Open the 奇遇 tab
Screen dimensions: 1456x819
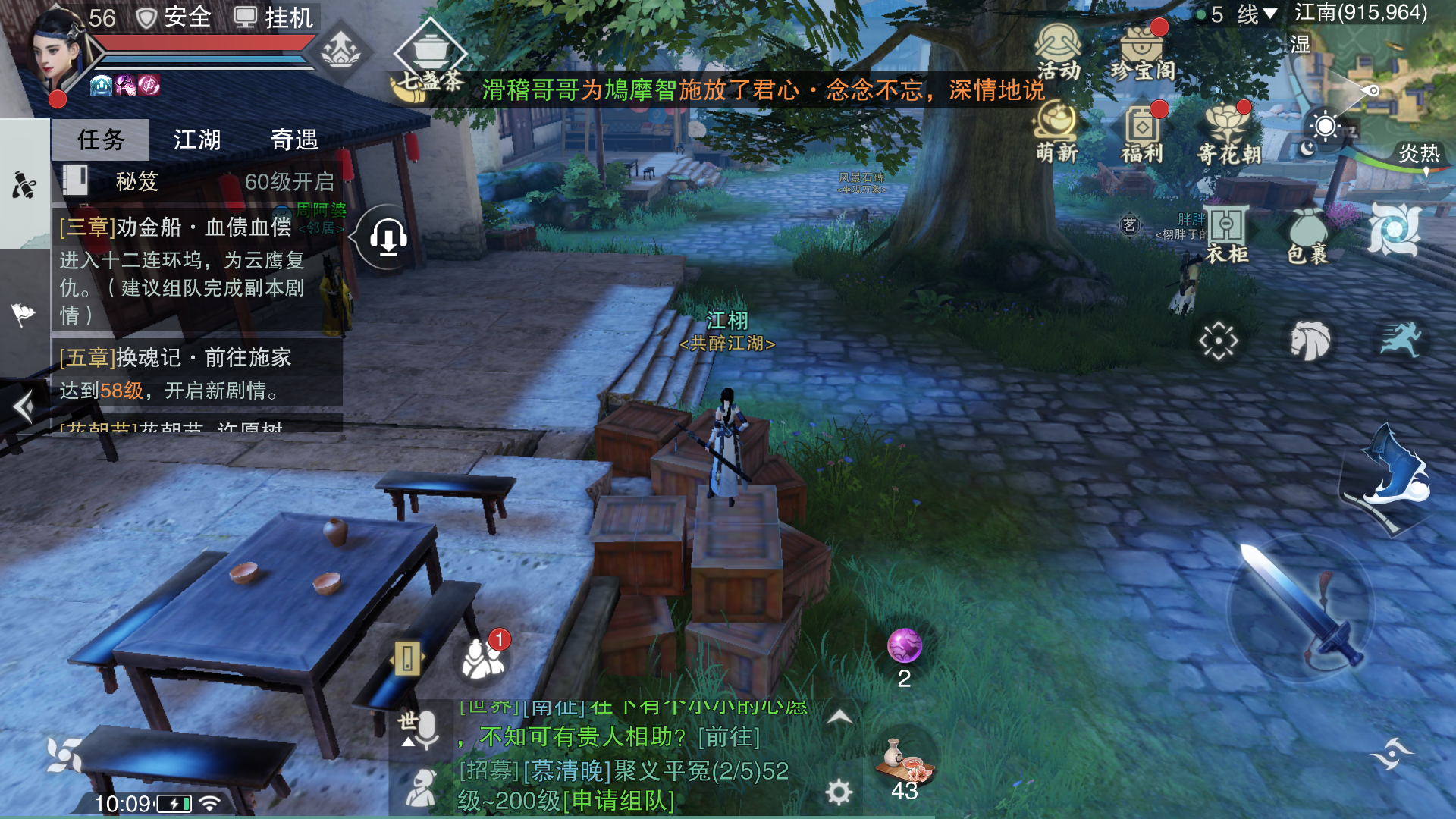click(294, 140)
